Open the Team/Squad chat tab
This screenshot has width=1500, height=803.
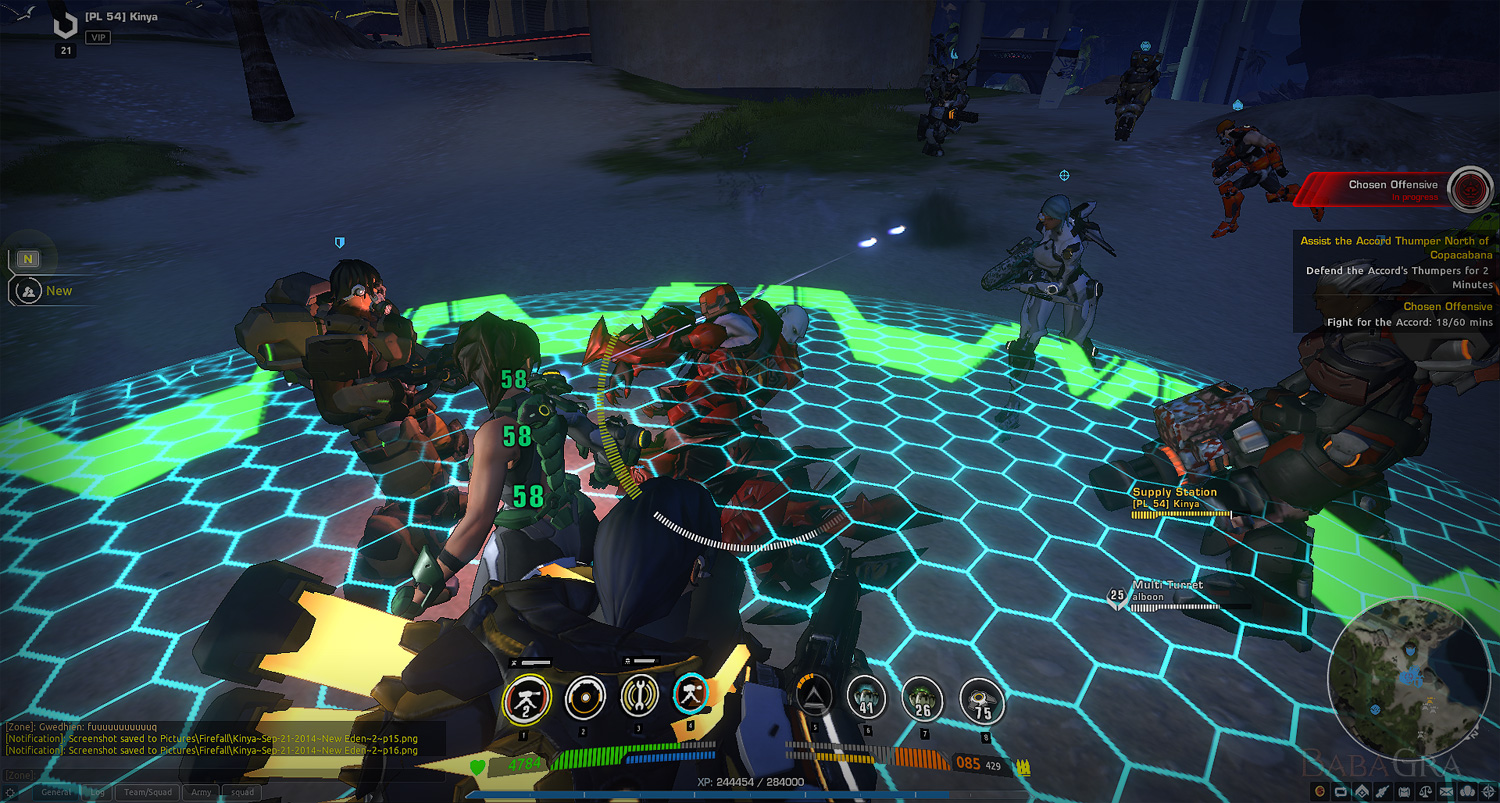[x=148, y=792]
